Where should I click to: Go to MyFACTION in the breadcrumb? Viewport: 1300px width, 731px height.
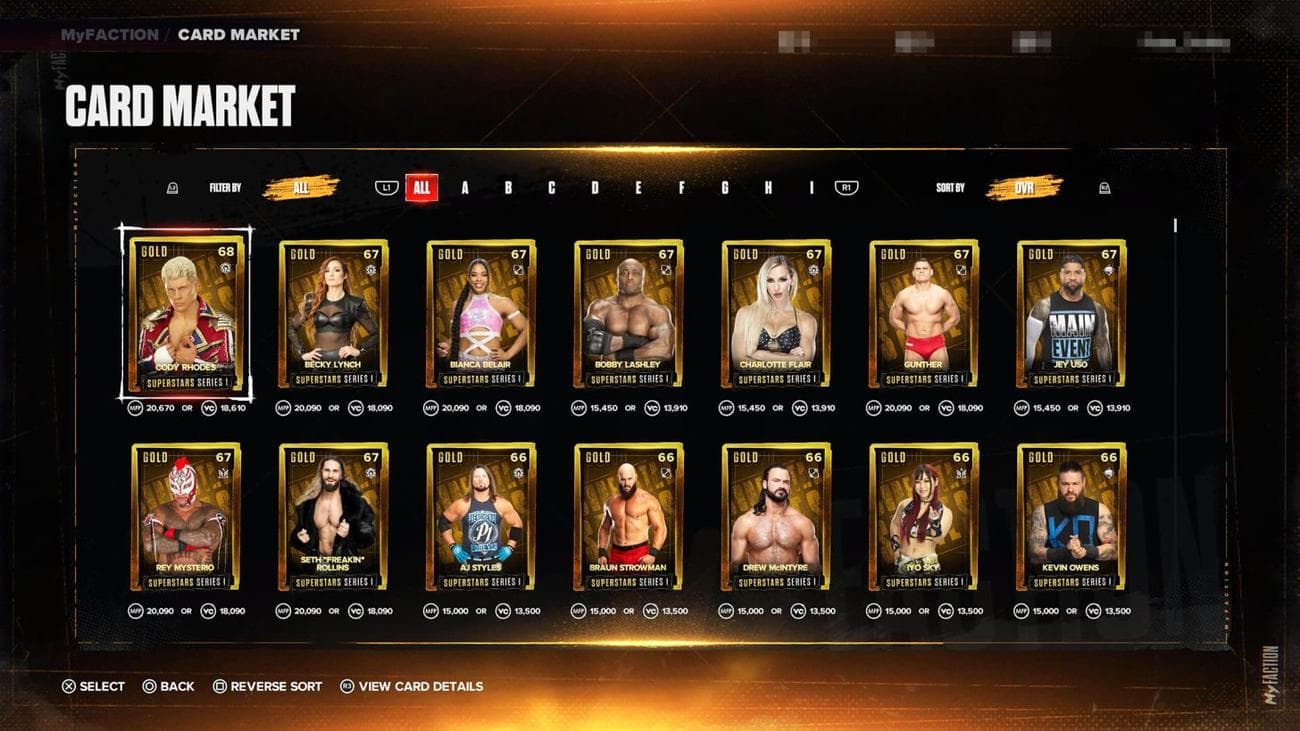point(109,34)
